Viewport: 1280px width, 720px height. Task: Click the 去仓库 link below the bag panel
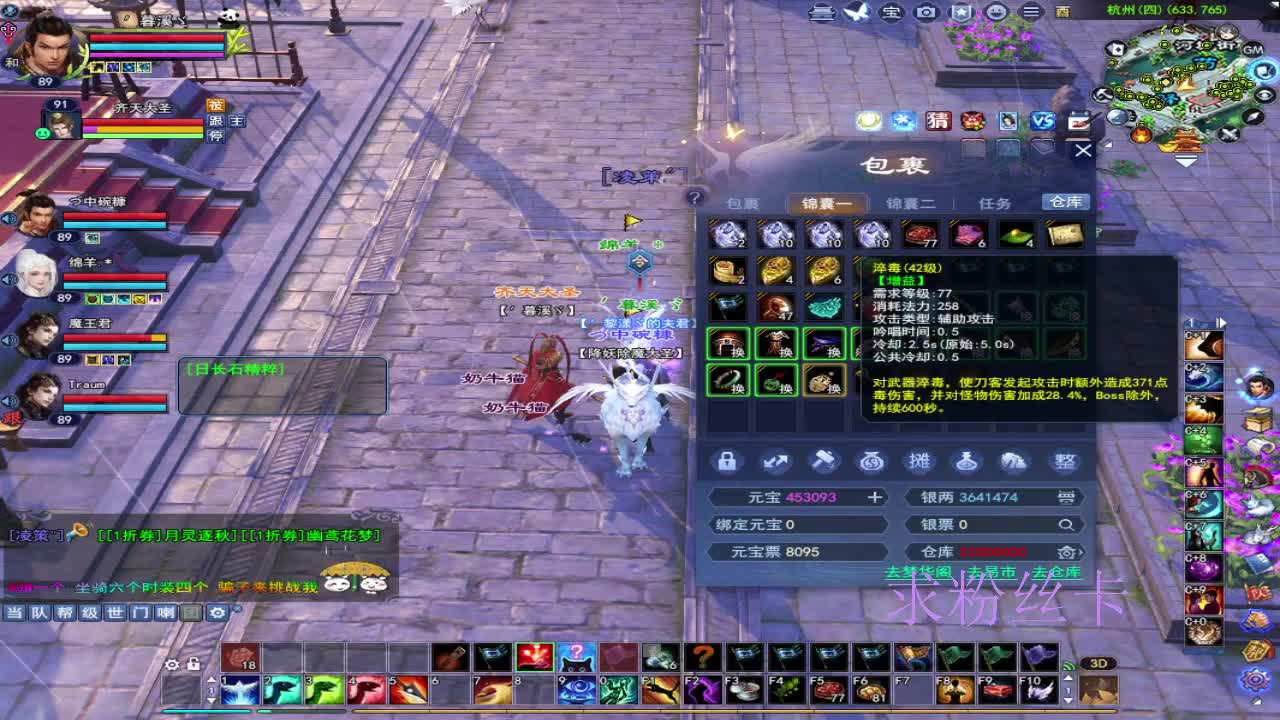pyautogui.click(x=1057, y=569)
